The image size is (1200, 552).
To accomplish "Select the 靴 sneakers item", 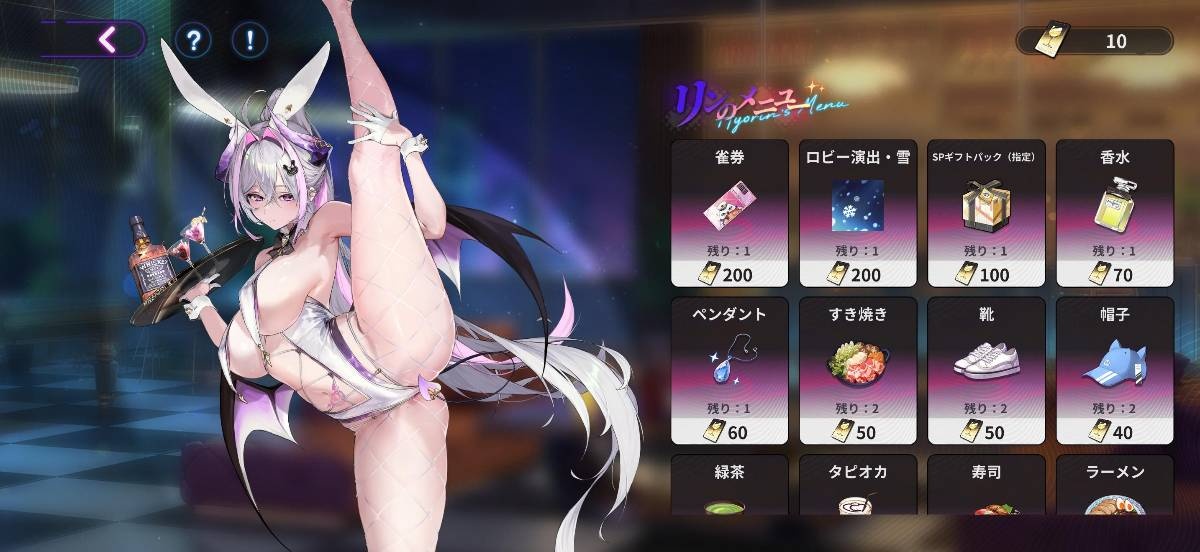I will [987, 370].
